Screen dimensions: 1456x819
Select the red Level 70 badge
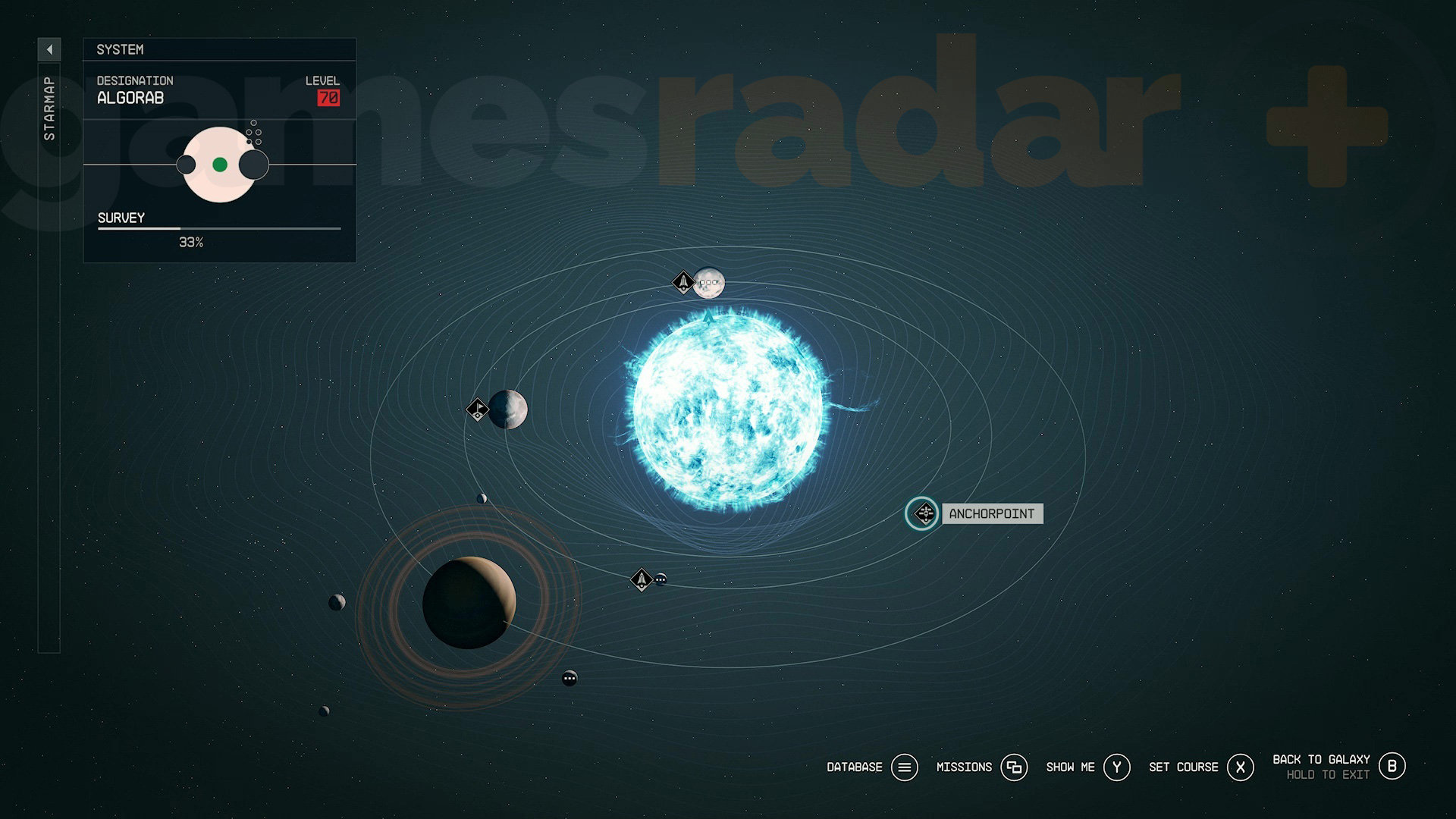pos(328,97)
